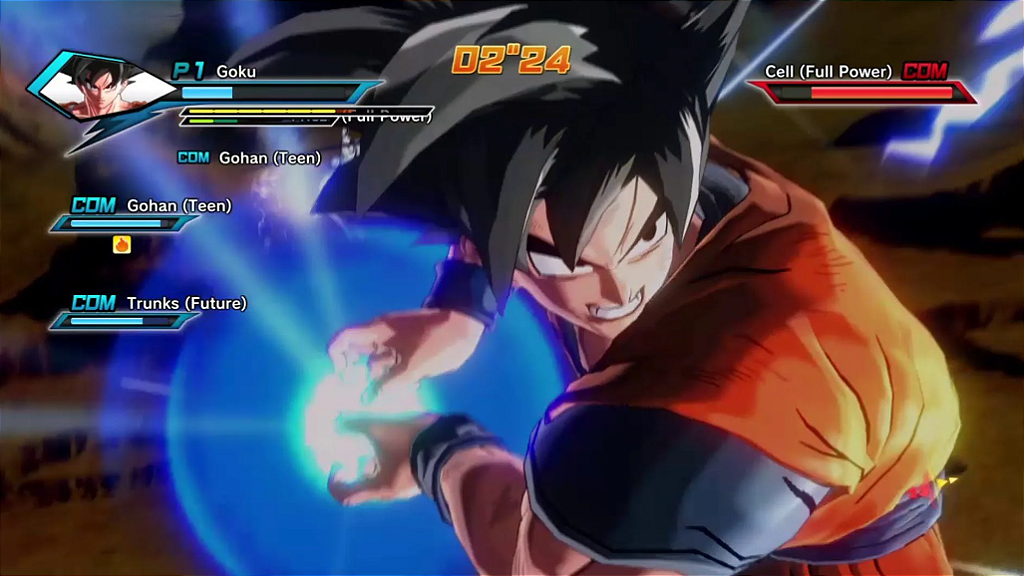Click Goku's character portrait
Viewport: 1024px width, 576px height.
(98, 88)
